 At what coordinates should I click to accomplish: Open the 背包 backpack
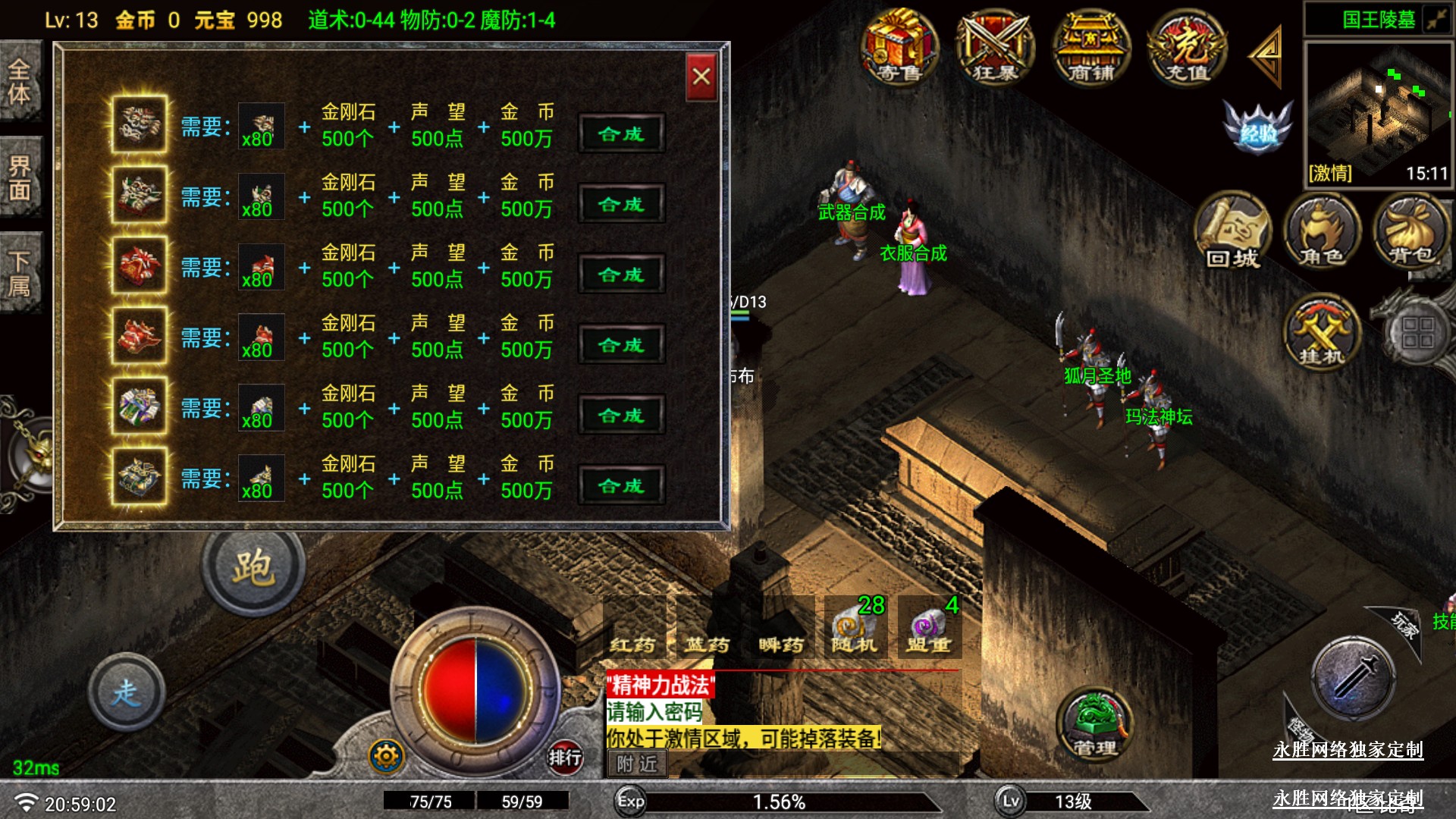coord(1411,233)
